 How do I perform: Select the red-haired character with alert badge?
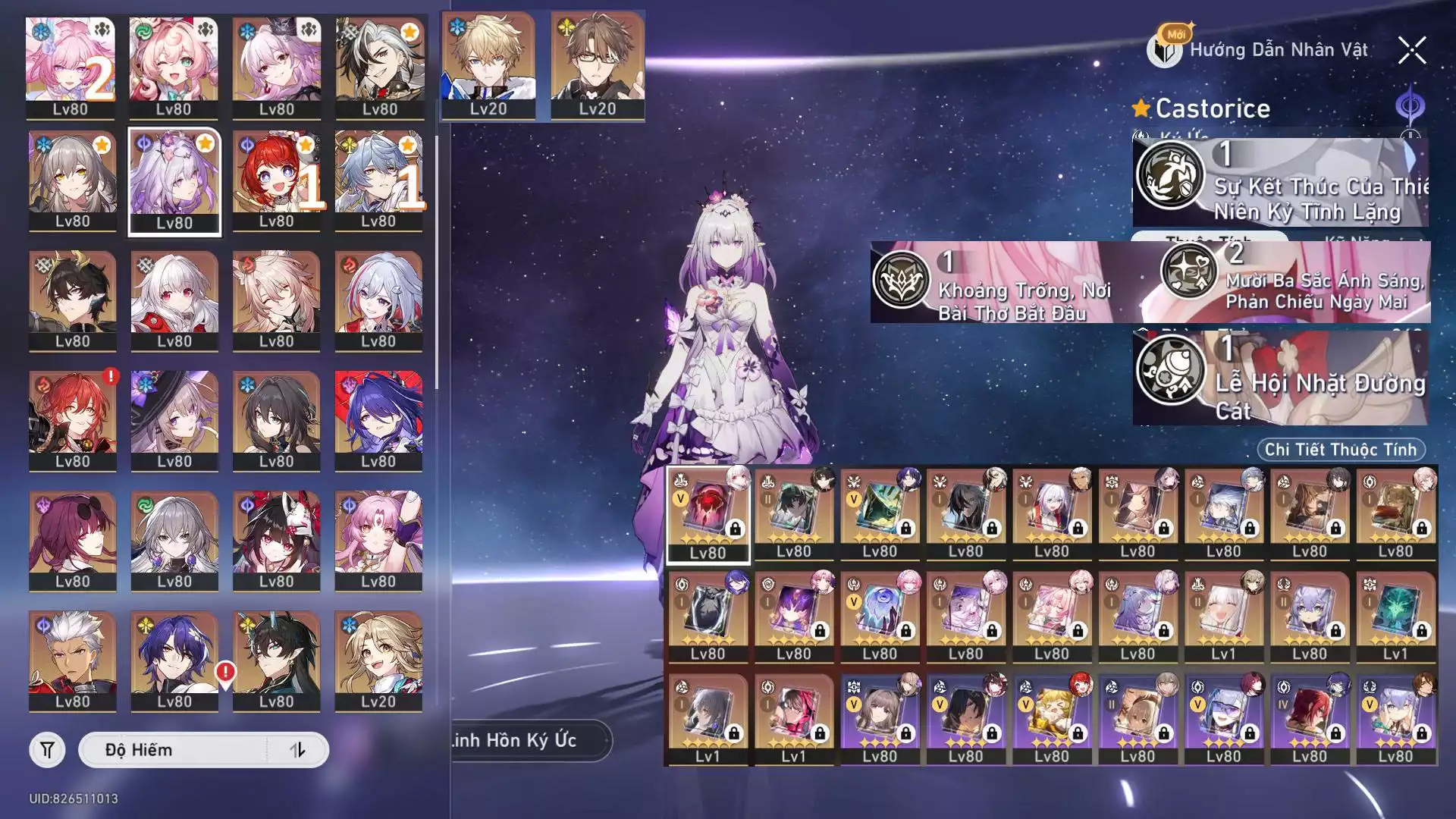pos(73,421)
